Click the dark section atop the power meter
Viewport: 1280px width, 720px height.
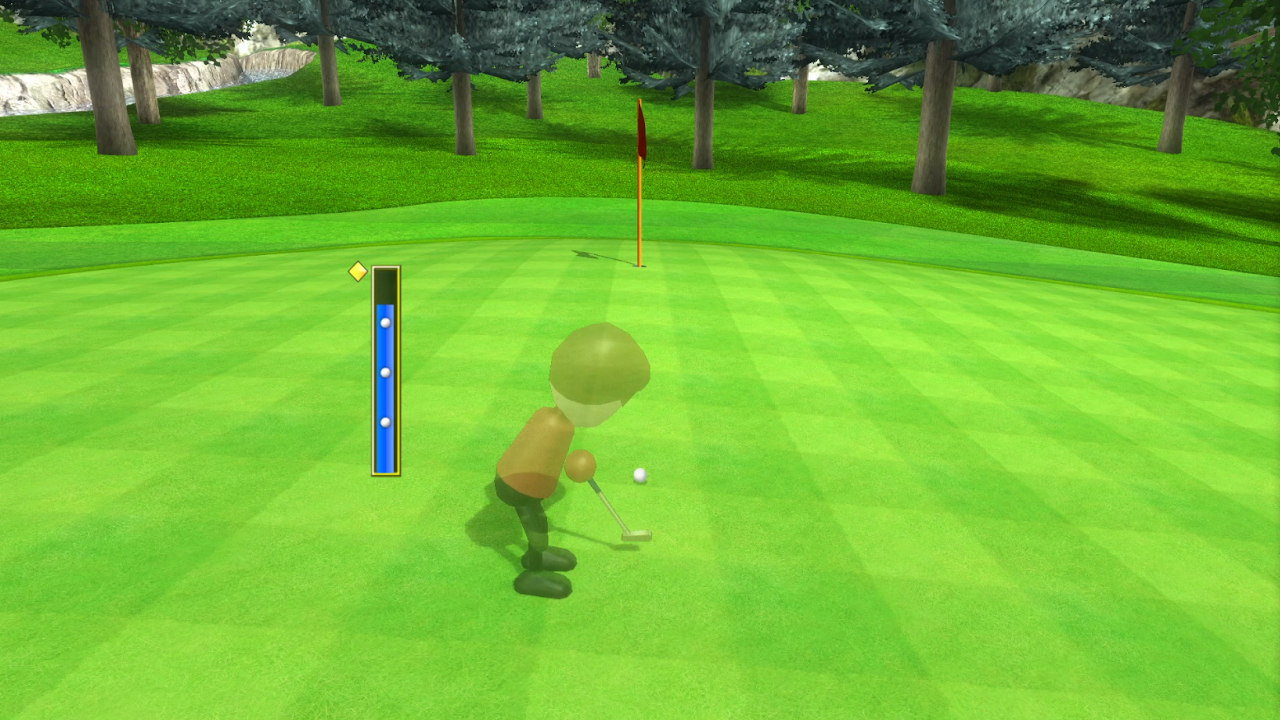[x=387, y=283]
